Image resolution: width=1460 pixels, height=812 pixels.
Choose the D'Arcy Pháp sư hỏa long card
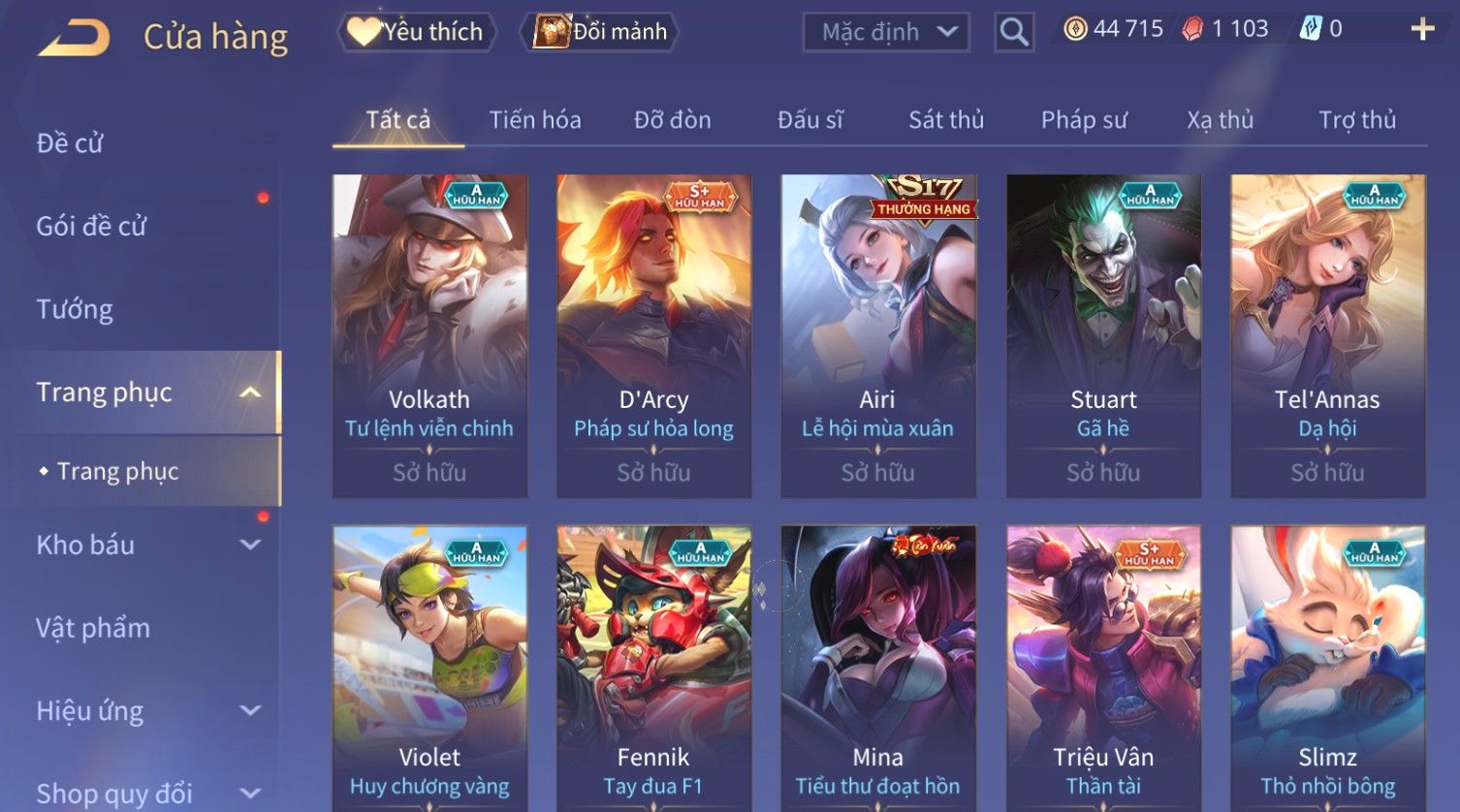[653, 334]
